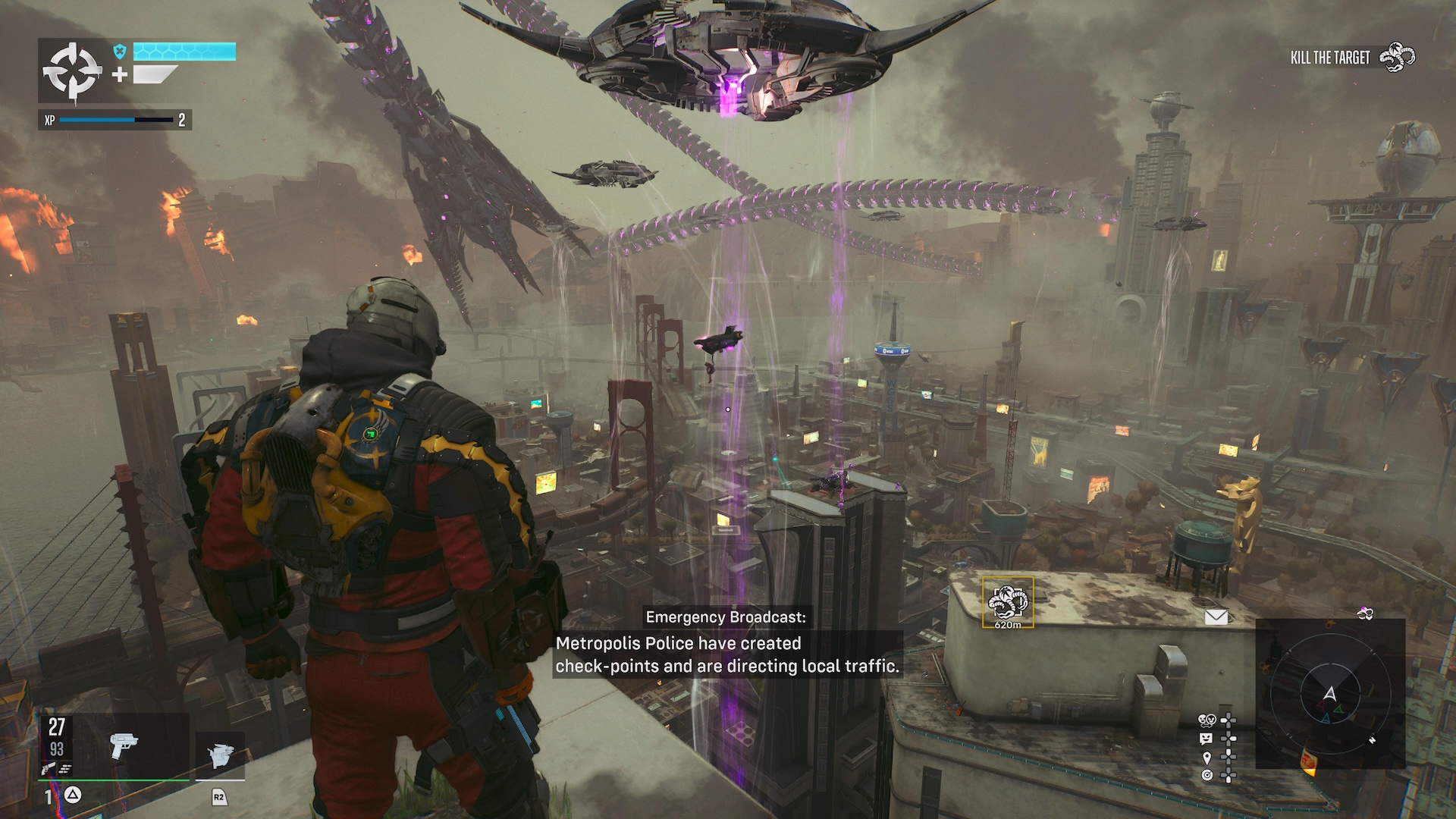Screen dimensions: 1456x819
Task: Click the swap character faces icon
Action: (1207, 720)
